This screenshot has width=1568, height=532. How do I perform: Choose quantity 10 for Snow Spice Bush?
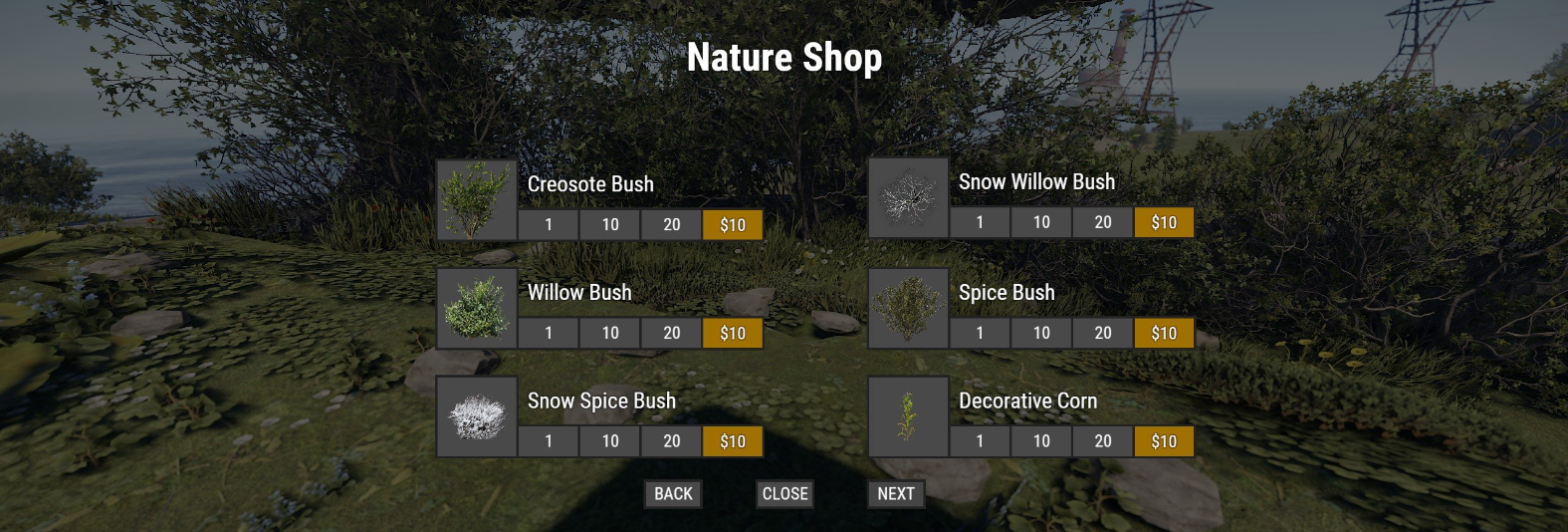pyautogui.click(x=610, y=441)
